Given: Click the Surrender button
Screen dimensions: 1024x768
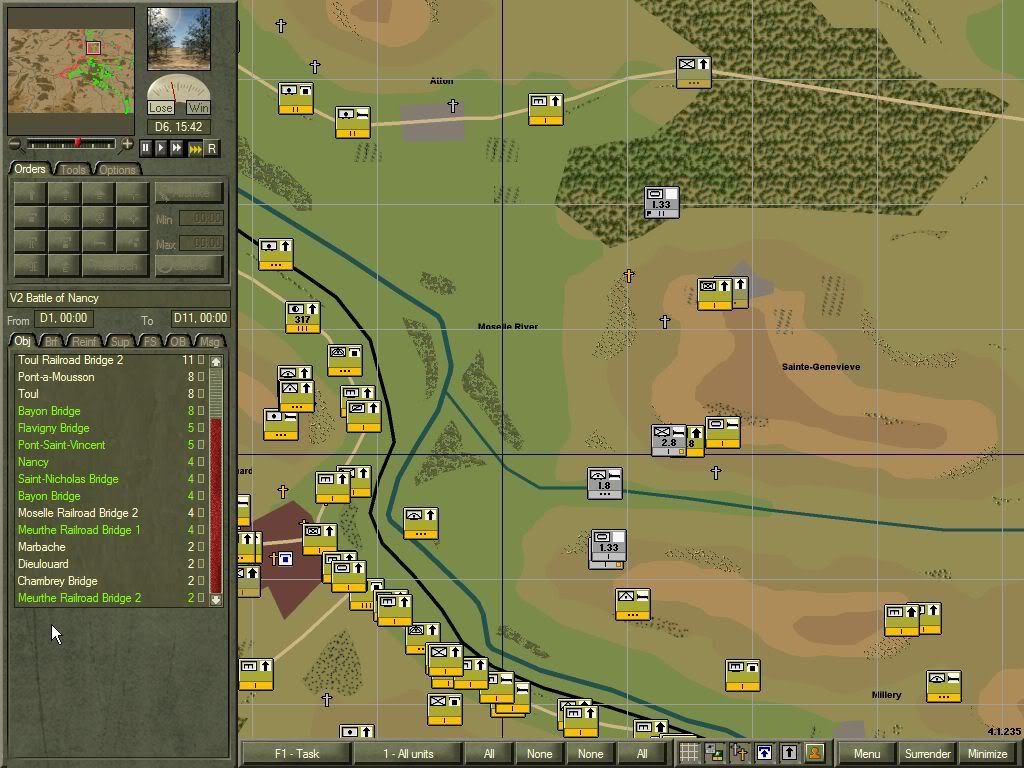Looking at the screenshot, I should 927,754.
